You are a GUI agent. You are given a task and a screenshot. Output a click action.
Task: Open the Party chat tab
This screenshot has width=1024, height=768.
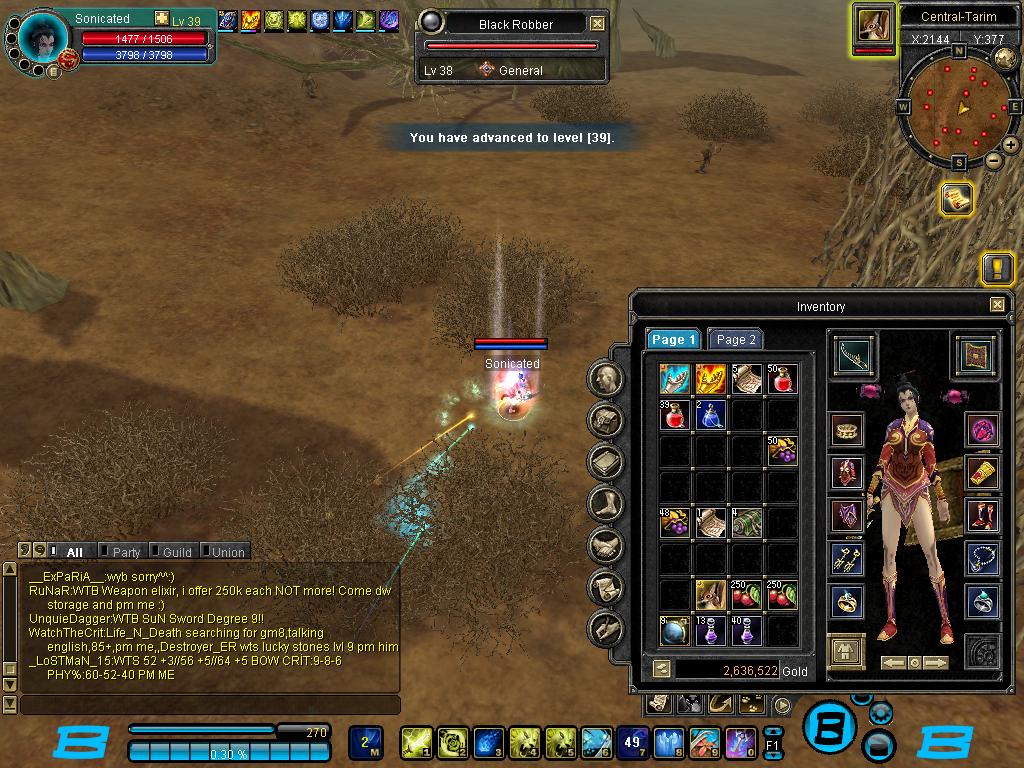coord(125,551)
